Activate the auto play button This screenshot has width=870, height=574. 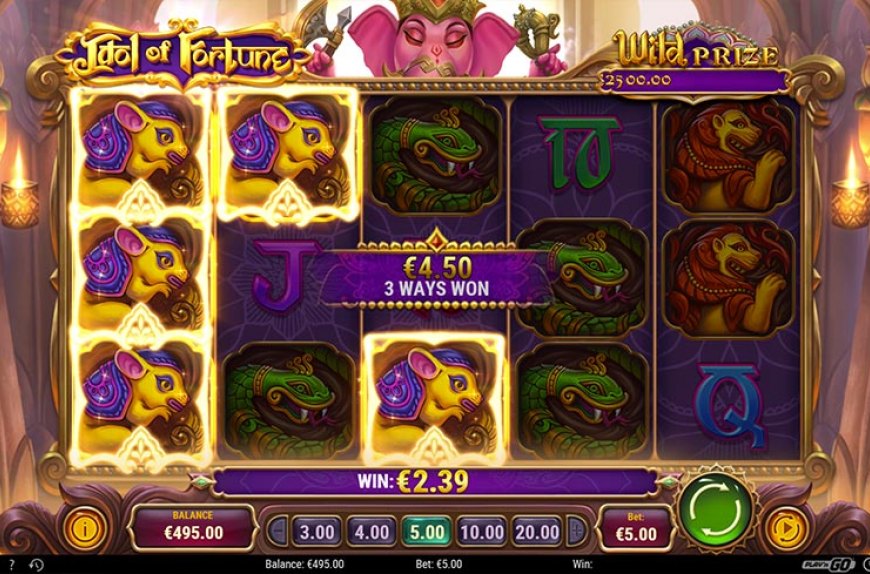tap(785, 527)
